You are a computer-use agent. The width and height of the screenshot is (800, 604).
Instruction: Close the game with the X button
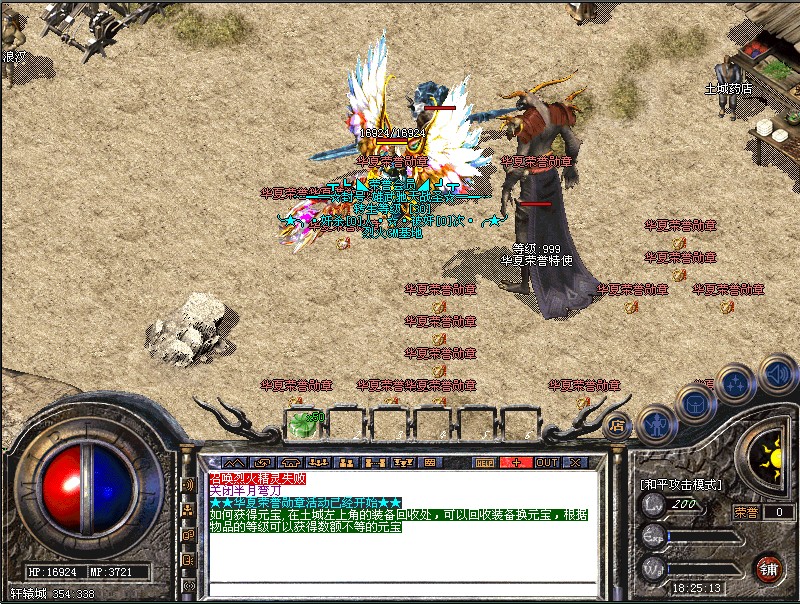575,463
